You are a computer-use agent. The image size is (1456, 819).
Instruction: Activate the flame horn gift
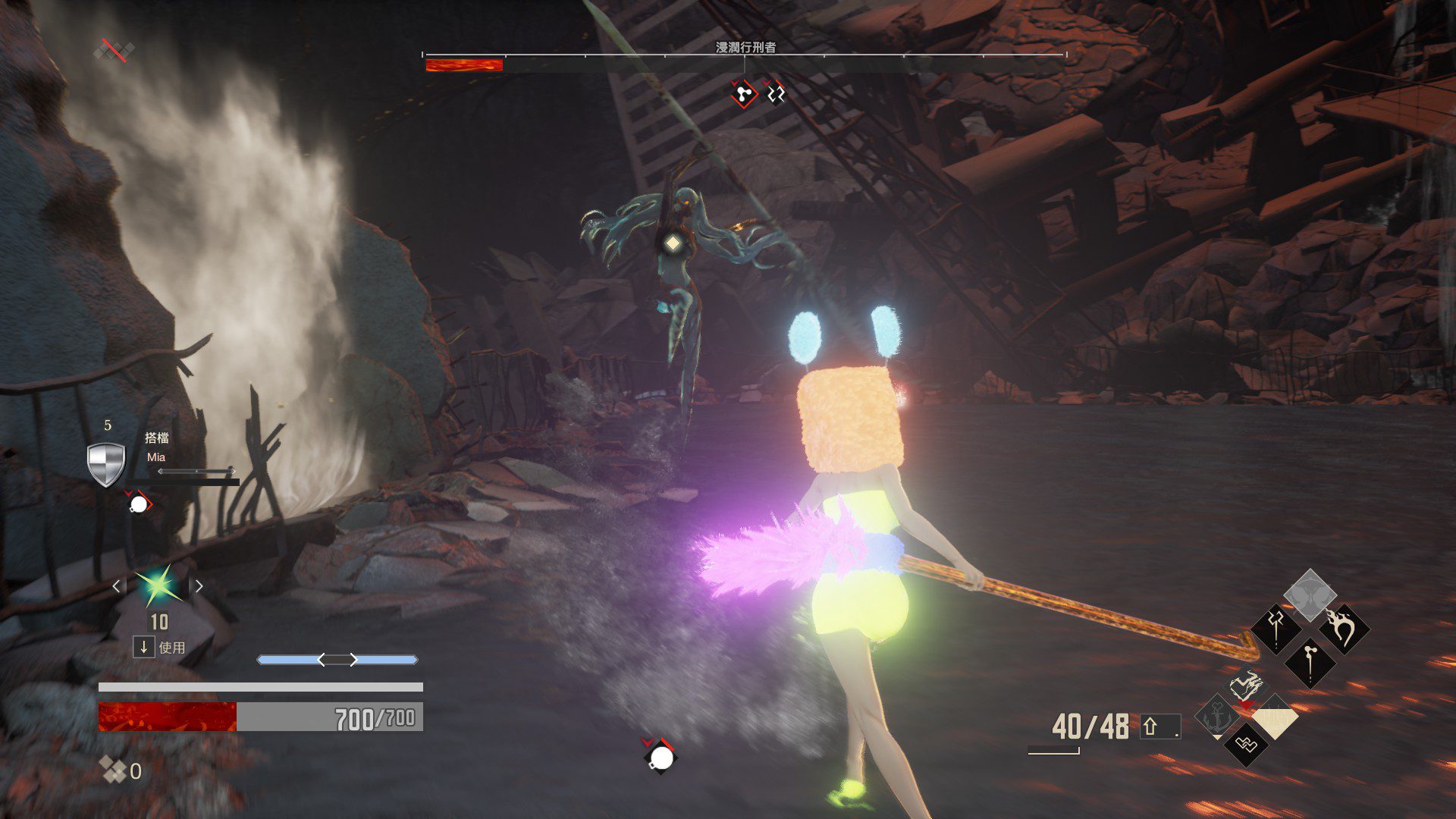(1344, 628)
